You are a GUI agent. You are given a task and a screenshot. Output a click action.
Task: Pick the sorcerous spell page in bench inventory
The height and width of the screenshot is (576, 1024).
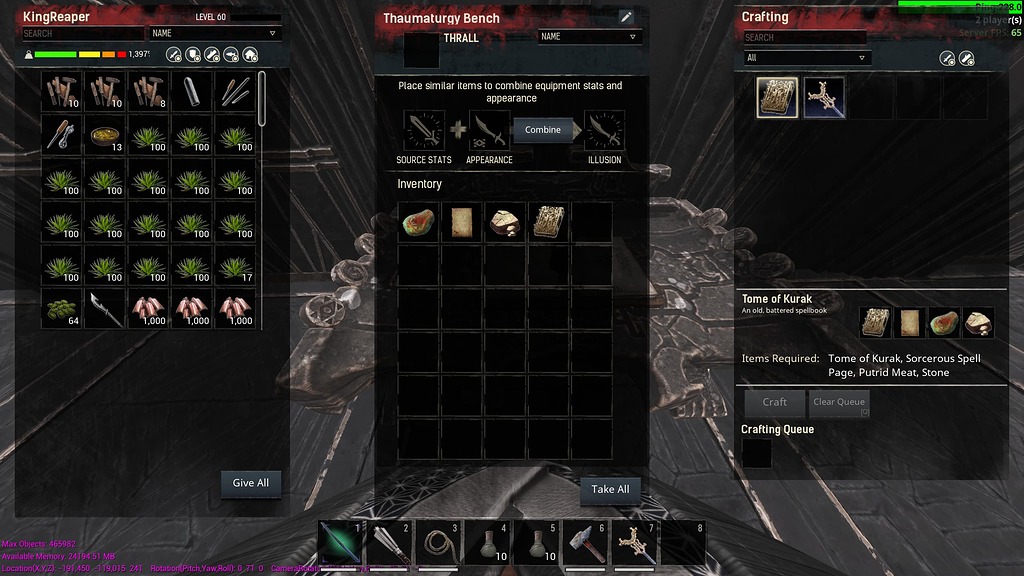pos(462,222)
